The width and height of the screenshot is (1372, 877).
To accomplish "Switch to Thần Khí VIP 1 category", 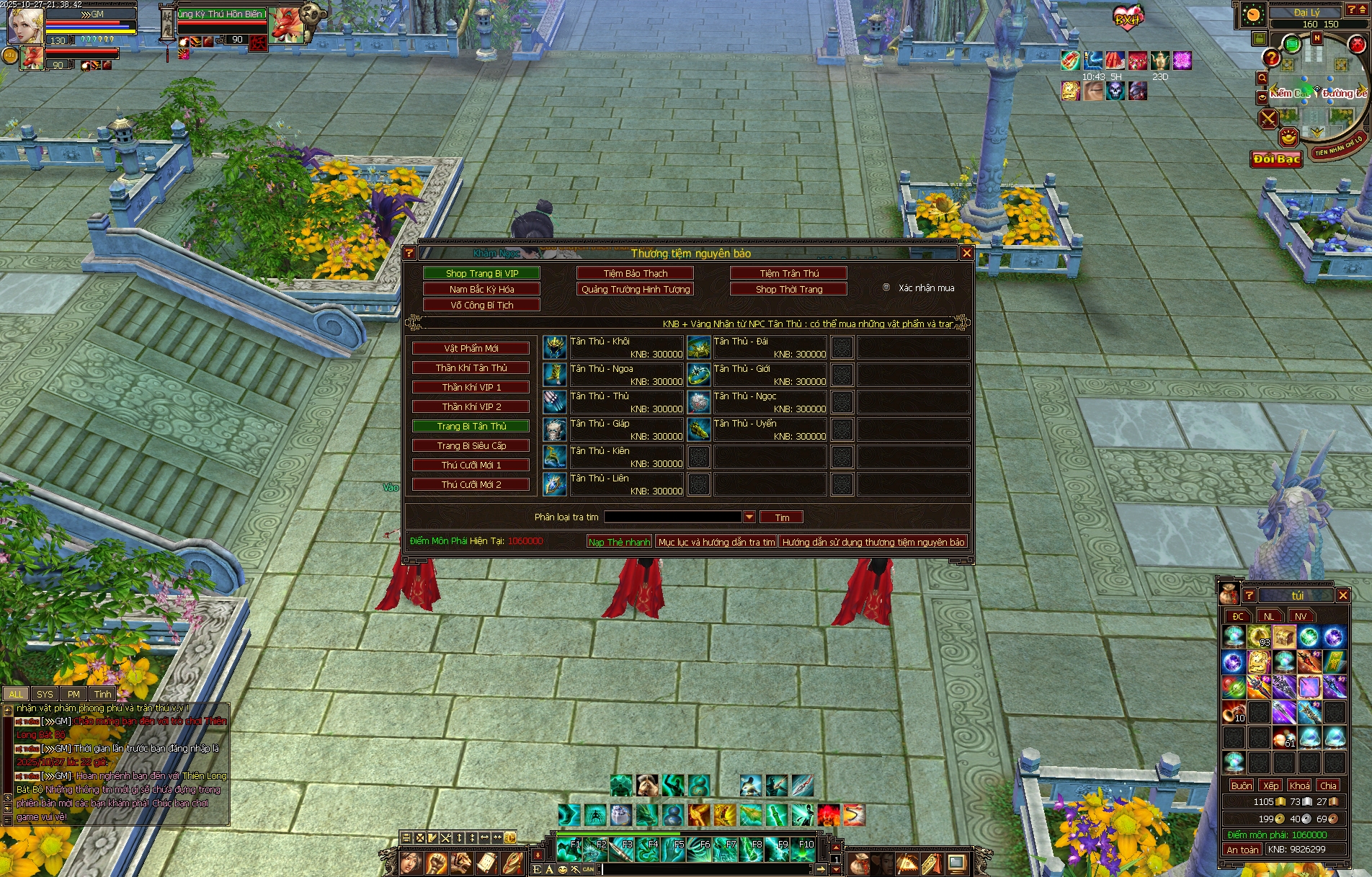I will coord(471,387).
